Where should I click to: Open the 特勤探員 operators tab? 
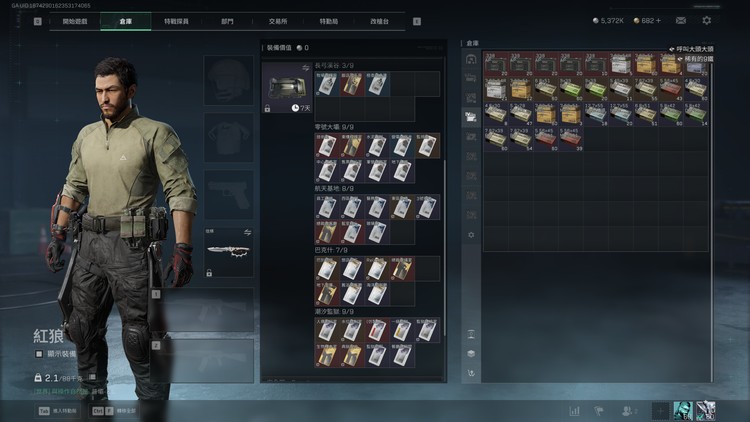(176, 20)
